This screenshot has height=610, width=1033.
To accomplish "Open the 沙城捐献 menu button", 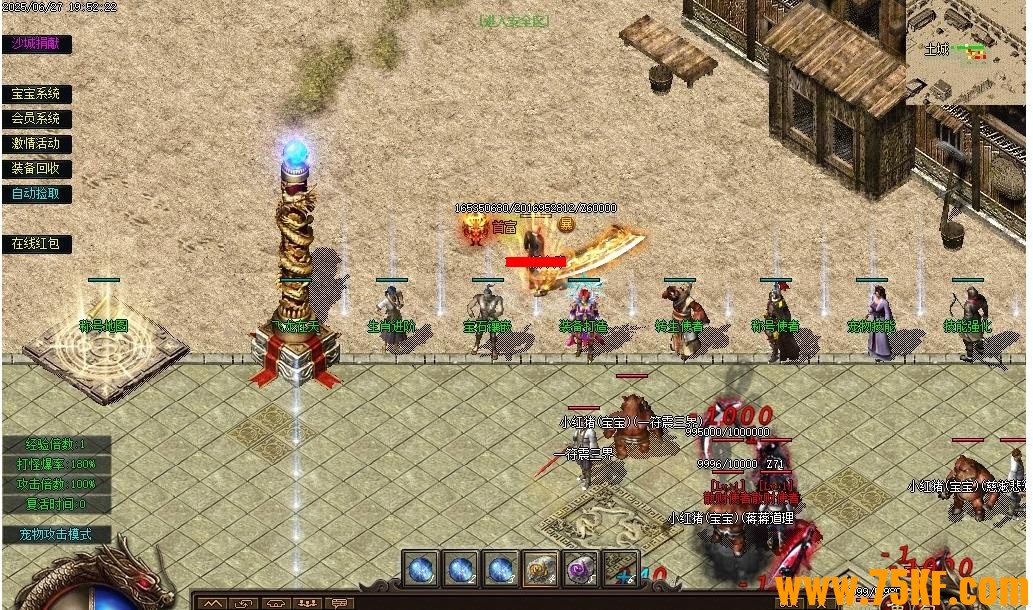I will pos(36,44).
